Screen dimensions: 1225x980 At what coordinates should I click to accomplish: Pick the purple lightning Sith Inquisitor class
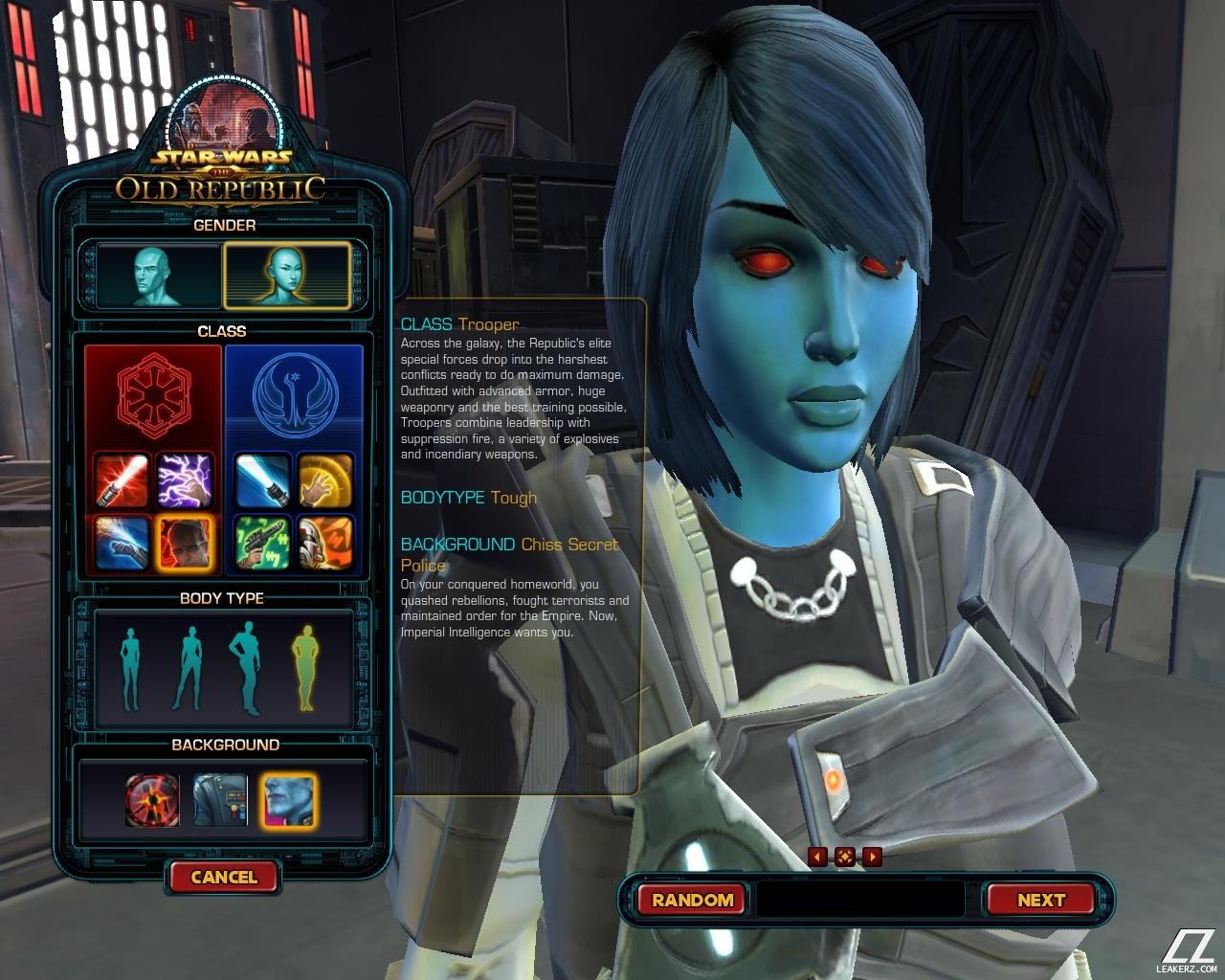pos(185,480)
